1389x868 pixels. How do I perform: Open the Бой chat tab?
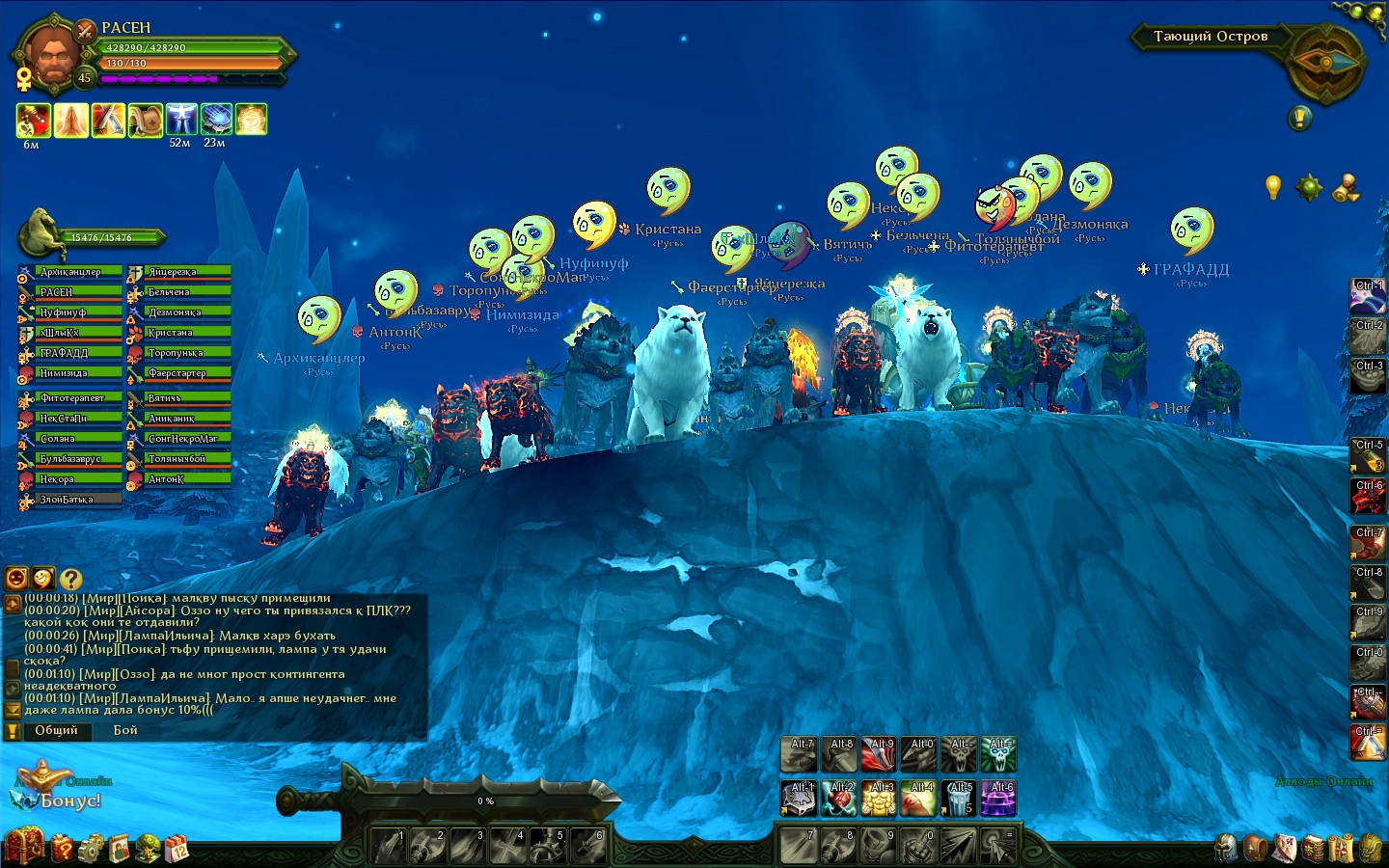(125, 730)
